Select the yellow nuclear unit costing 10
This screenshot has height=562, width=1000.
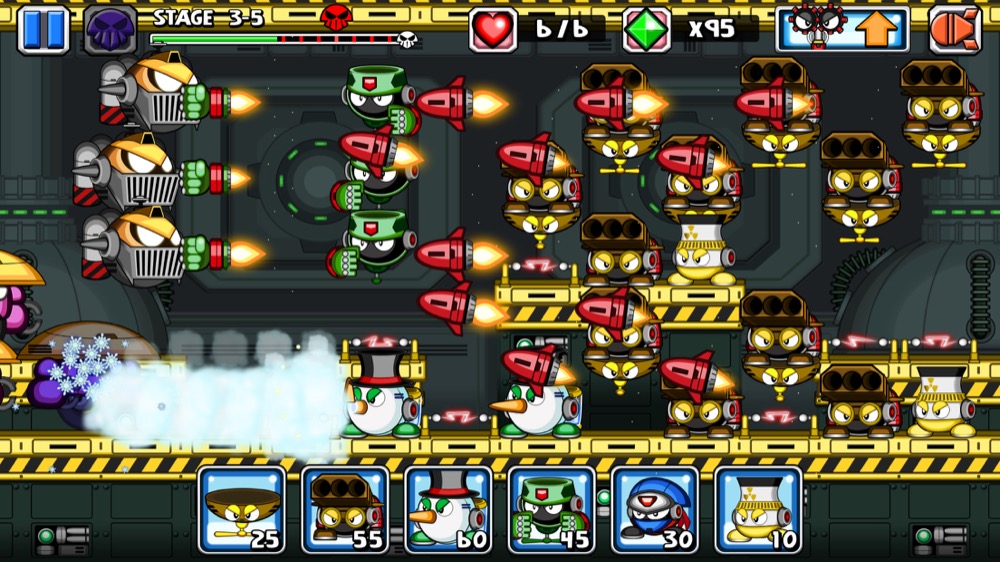pyautogui.click(x=758, y=509)
